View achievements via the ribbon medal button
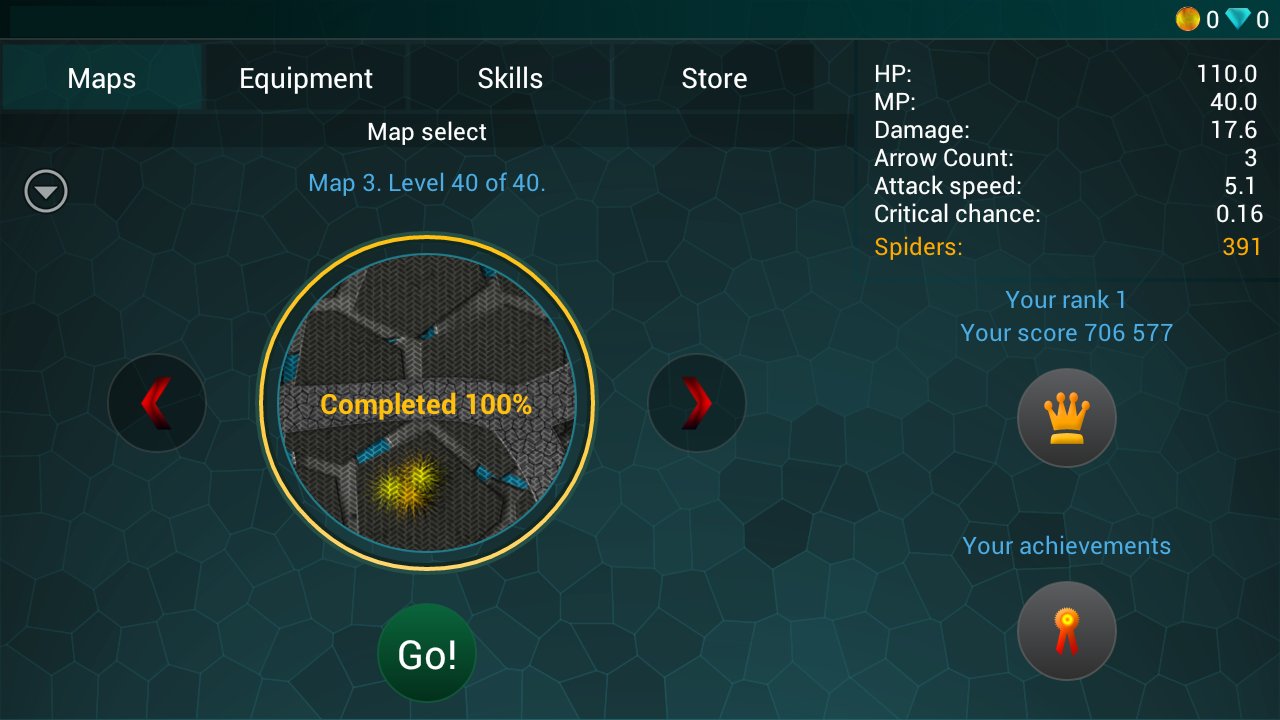 tap(1066, 631)
